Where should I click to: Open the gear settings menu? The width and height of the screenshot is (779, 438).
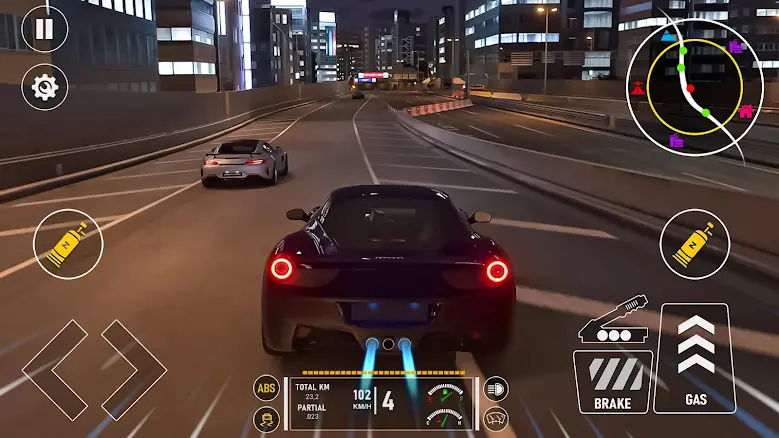[x=44, y=87]
